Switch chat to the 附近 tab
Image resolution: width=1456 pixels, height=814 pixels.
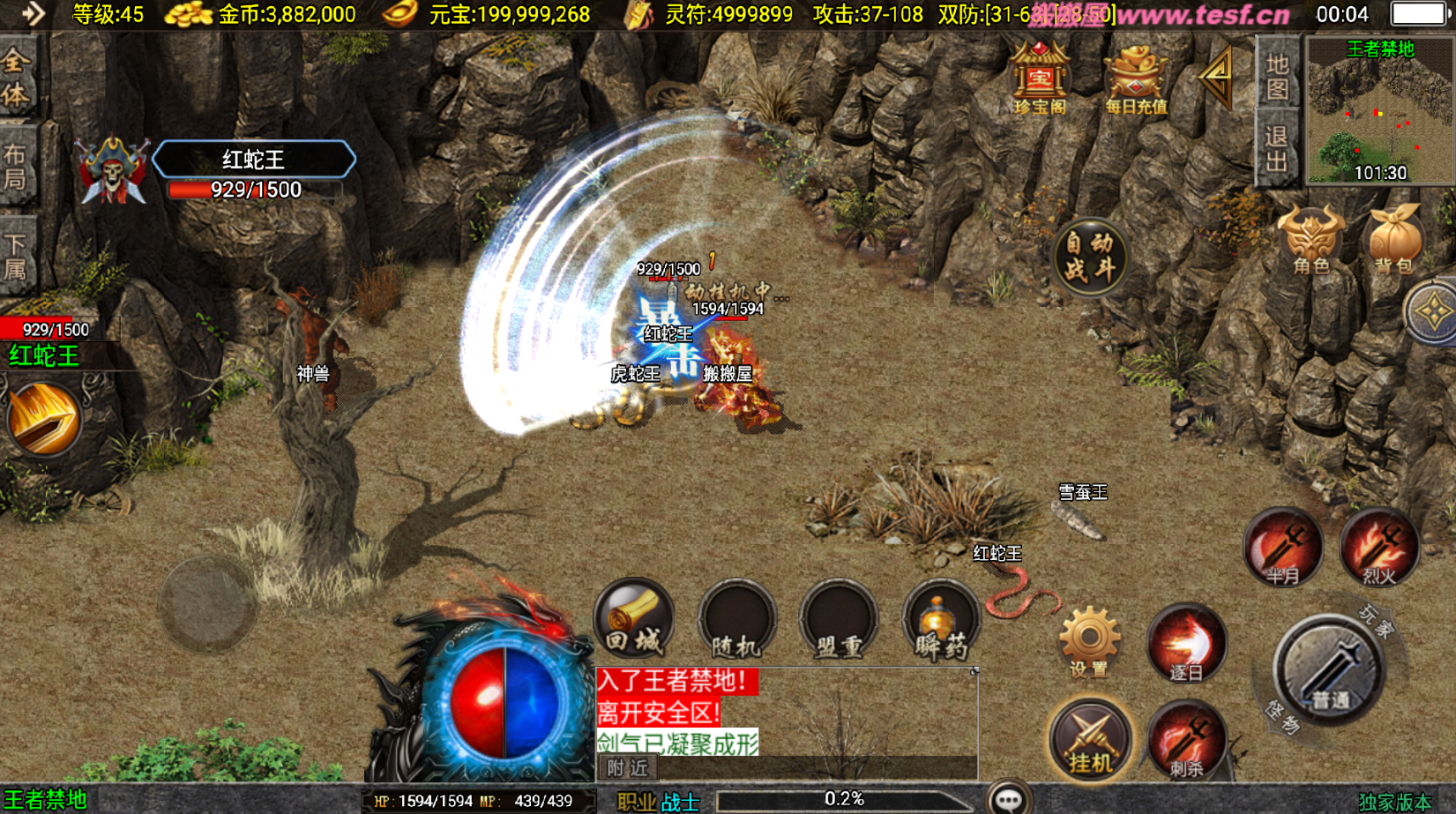(628, 768)
